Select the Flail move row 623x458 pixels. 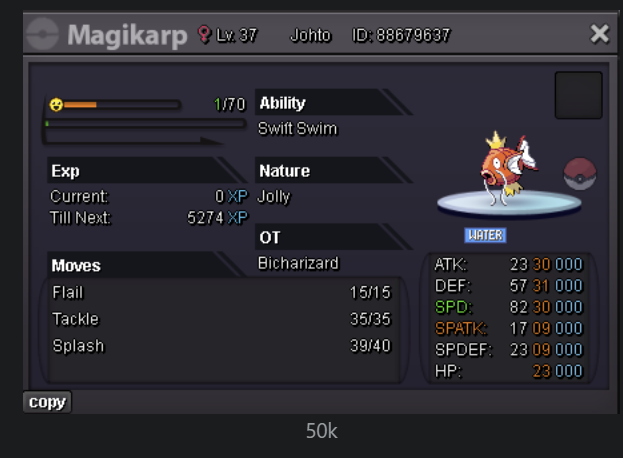221,293
